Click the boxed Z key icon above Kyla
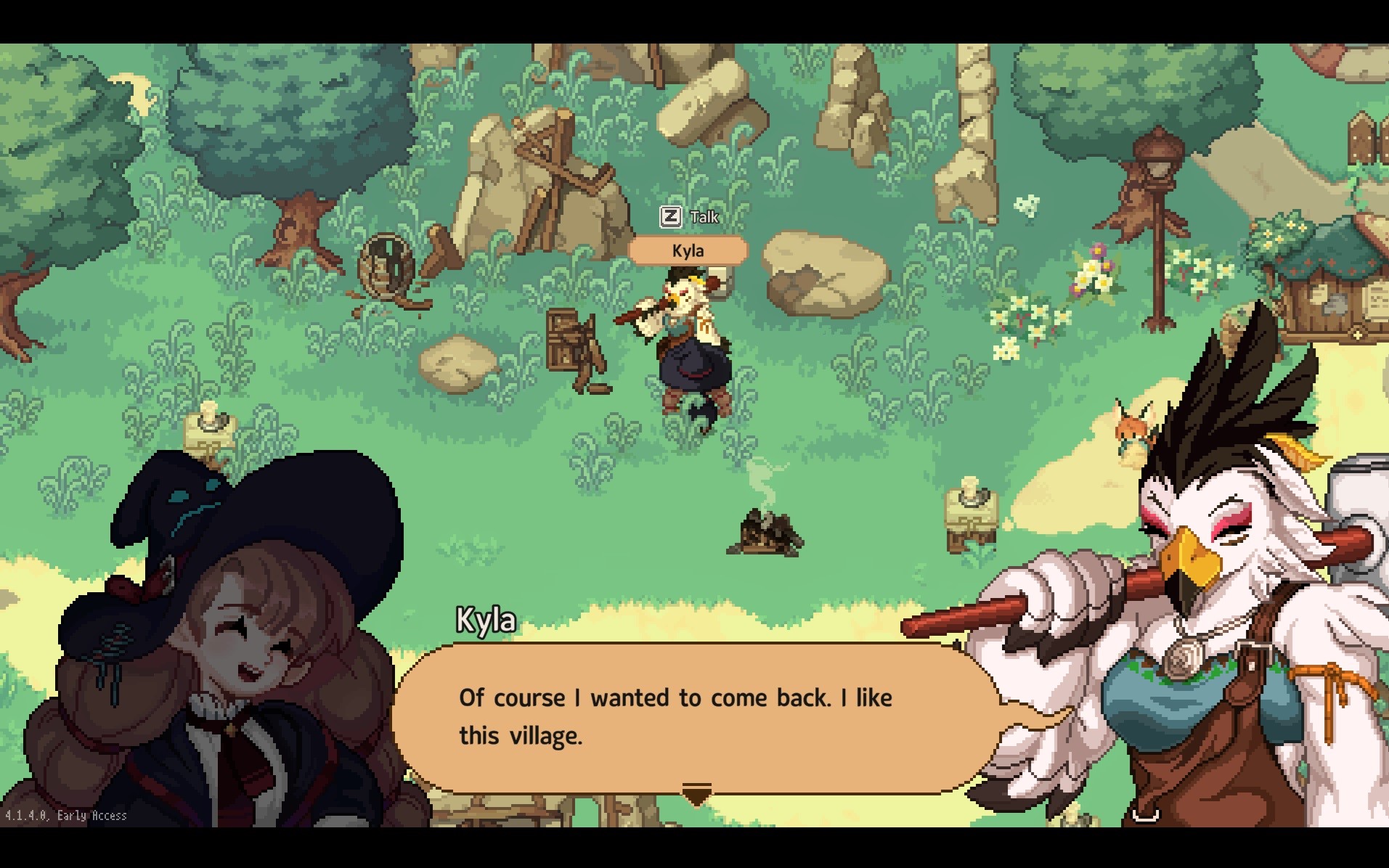Viewport: 1389px width, 868px height. click(672, 216)
